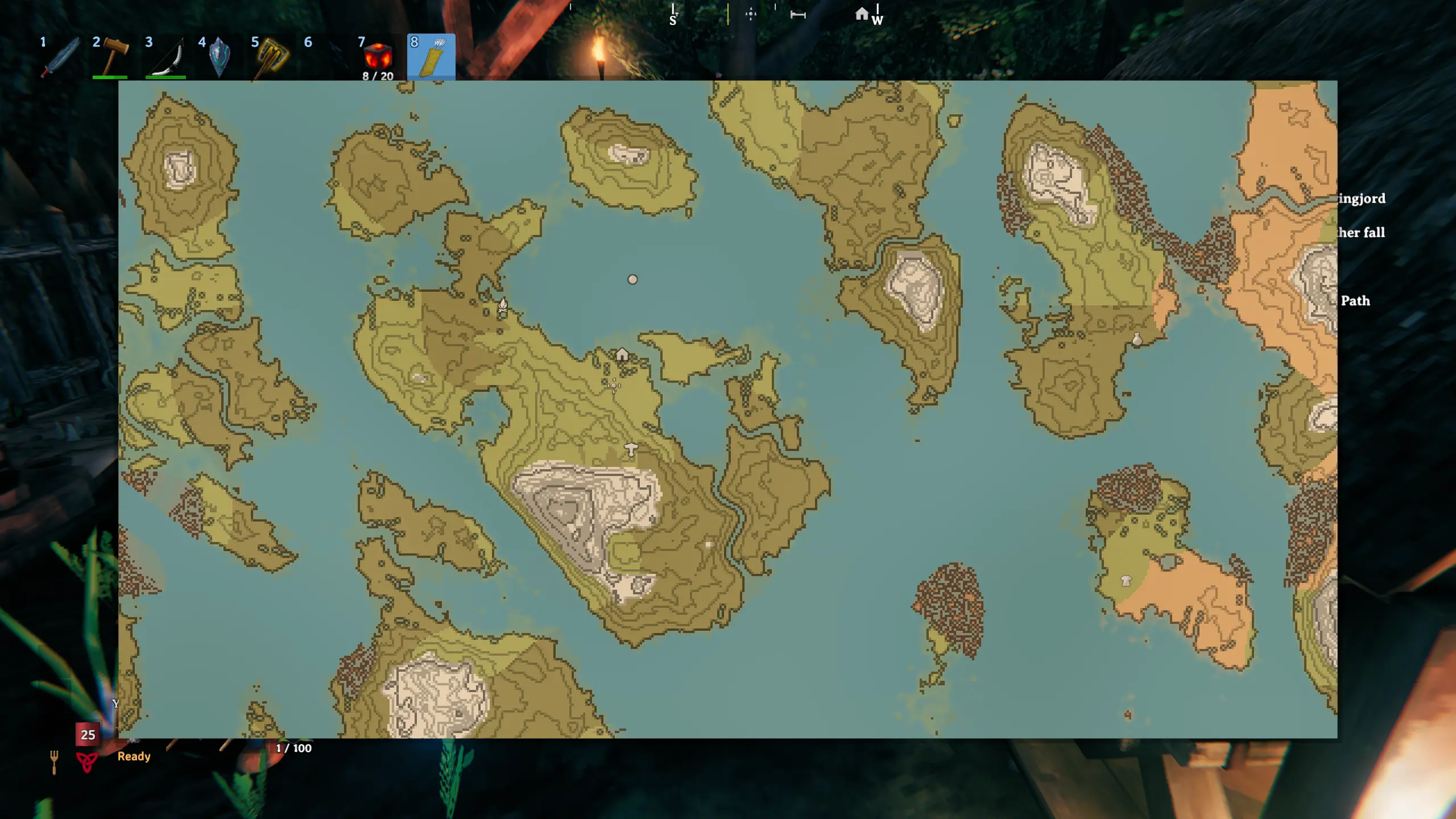Viewport: 1456px width, 819px height.
Task: Select the hammer marker near the mountain
Action: point(631,450)
